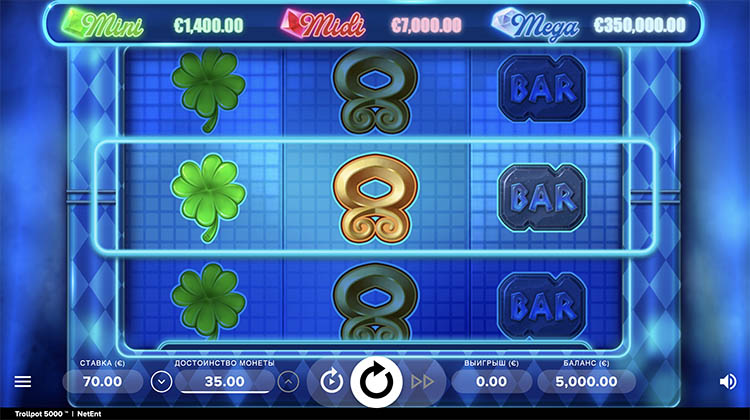Increase the coin value

tap(288, 381)
